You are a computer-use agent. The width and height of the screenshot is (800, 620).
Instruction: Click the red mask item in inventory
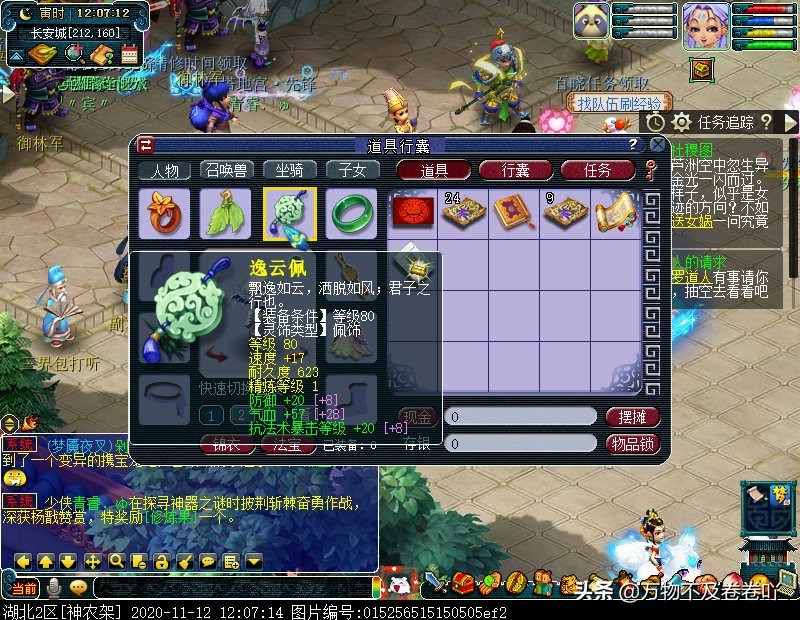412,213
